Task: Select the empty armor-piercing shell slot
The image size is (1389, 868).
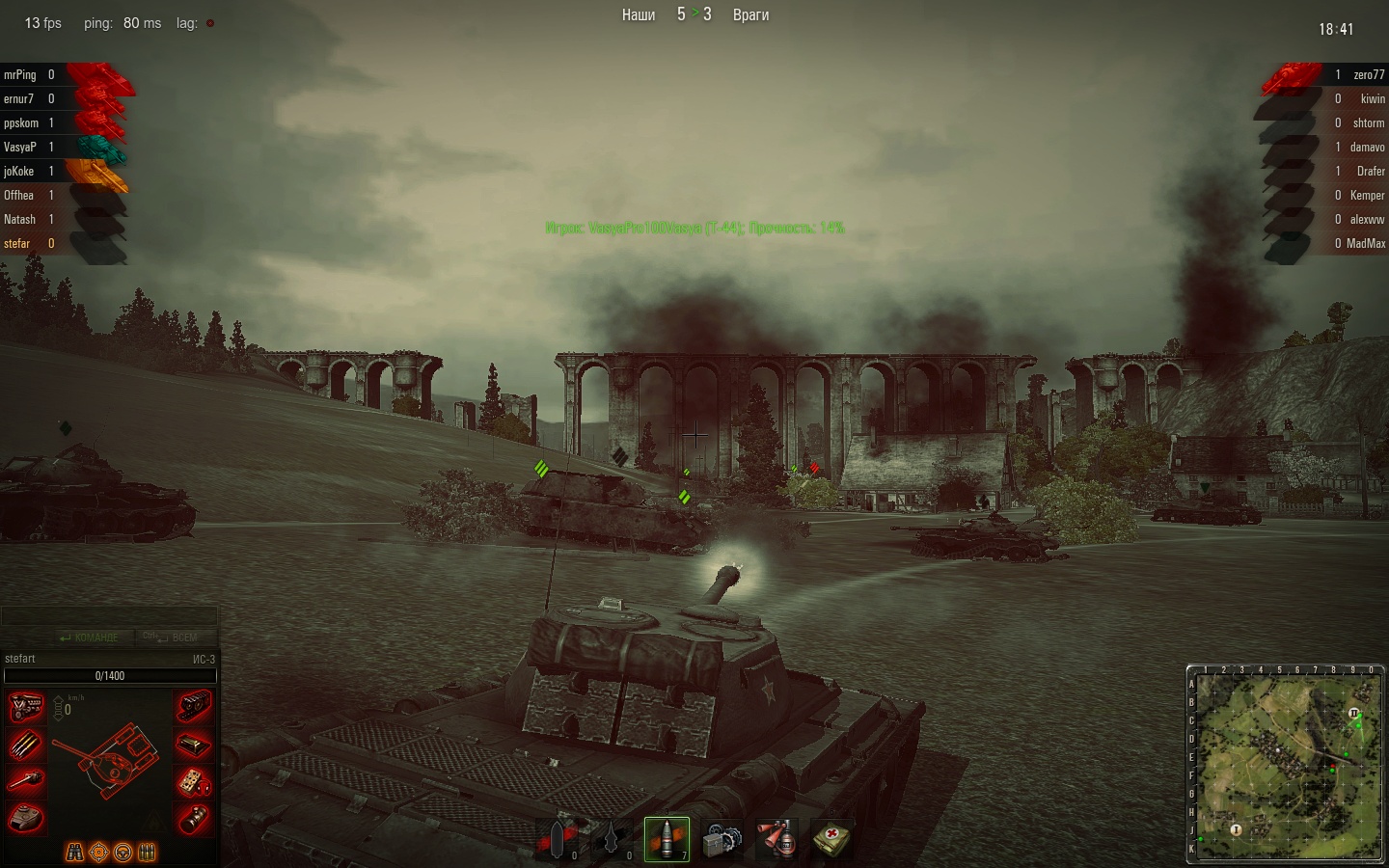Action: [x=557, y=839]
